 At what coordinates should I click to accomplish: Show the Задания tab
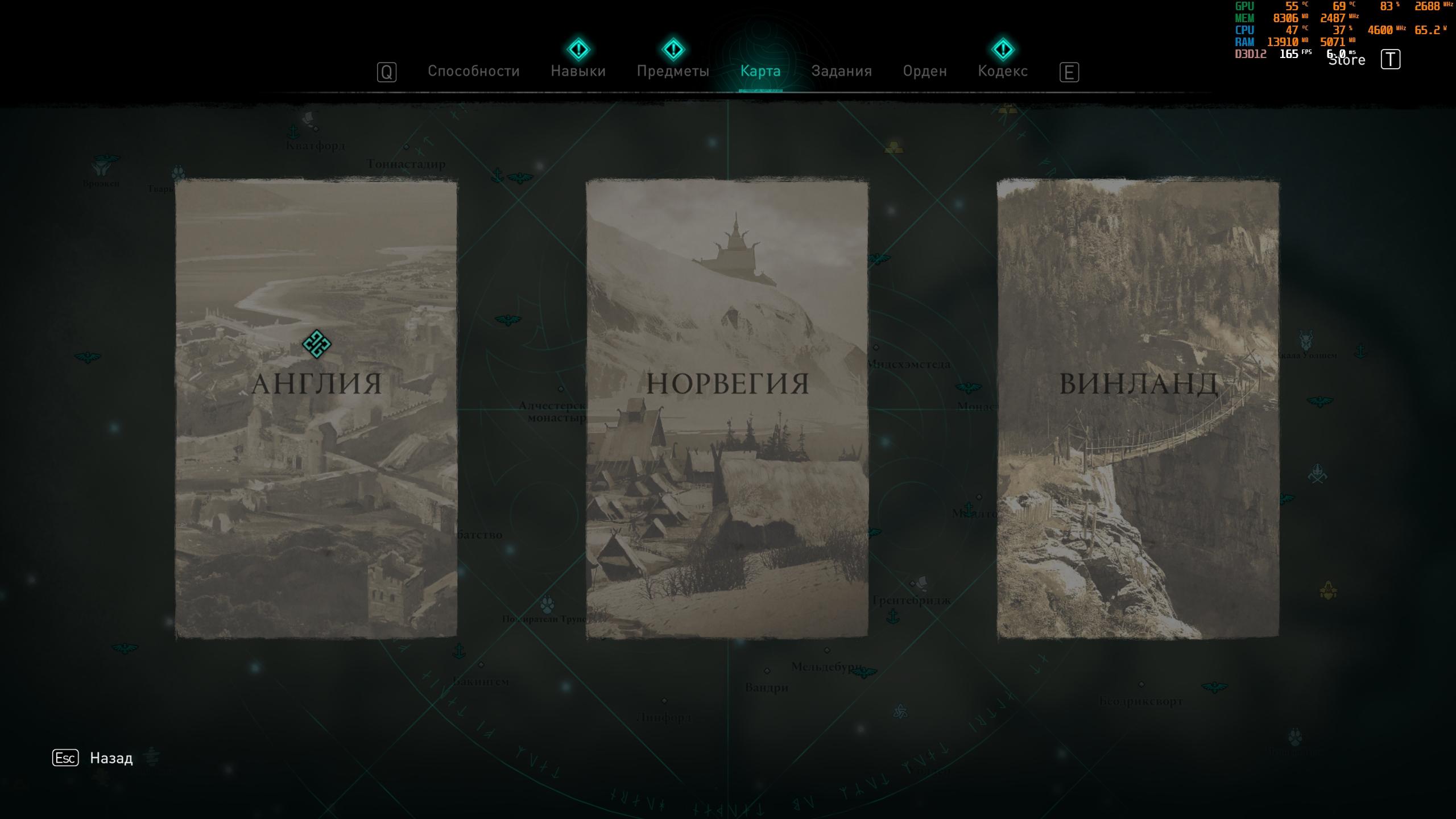click(x=841, y=71)
